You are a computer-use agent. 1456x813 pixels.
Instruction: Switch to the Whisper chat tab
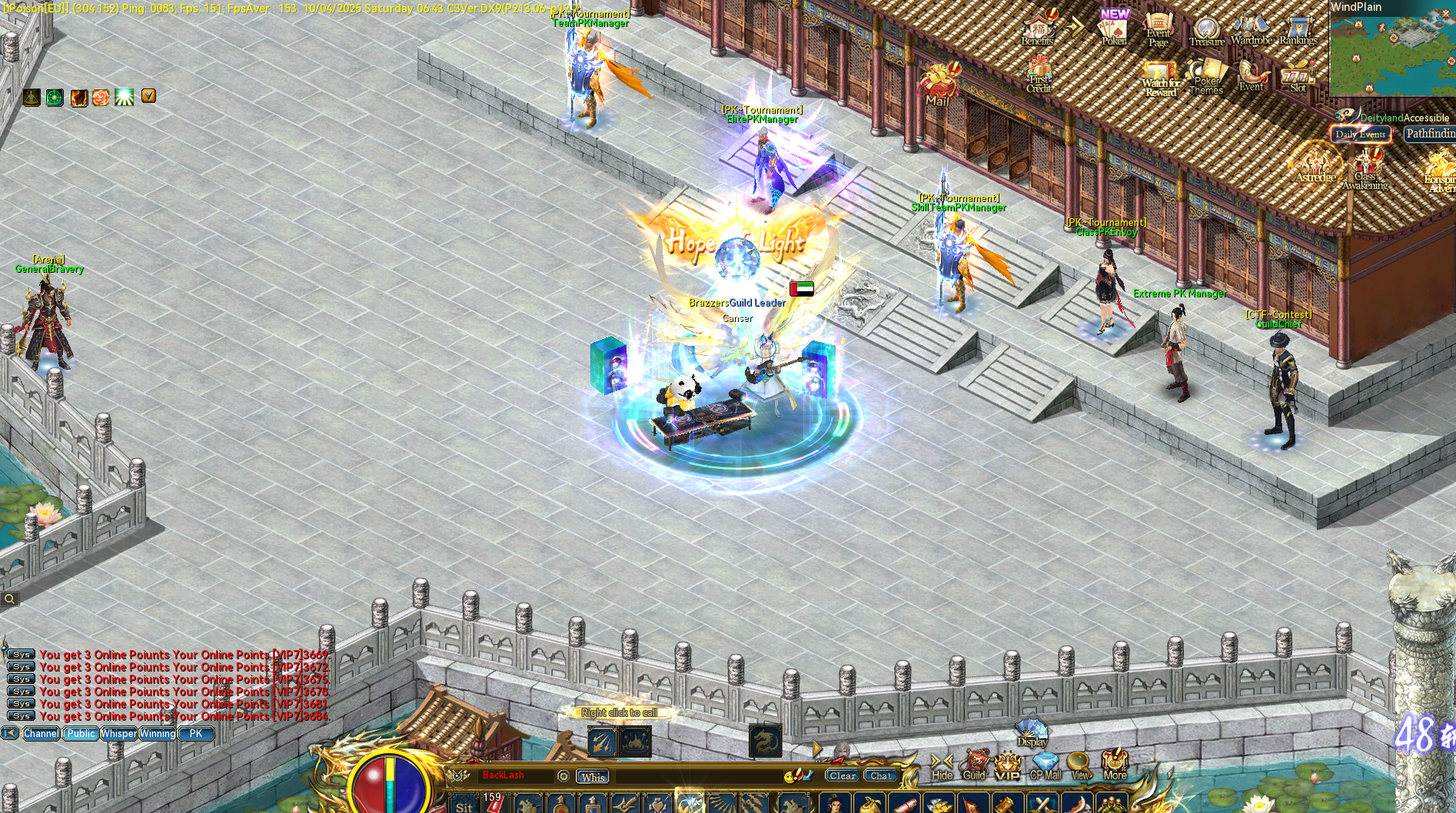click(118, 734)
